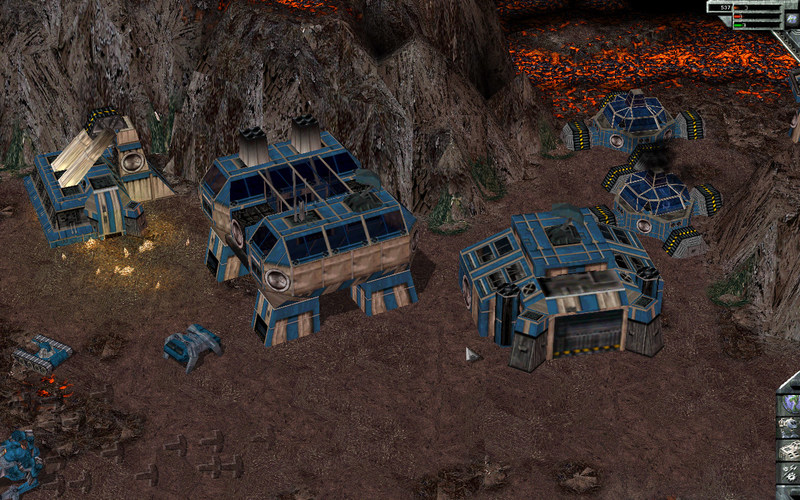Open the building construction icon in sidebar
Viewport: 800px width, 500px height.
click(790, 449)
